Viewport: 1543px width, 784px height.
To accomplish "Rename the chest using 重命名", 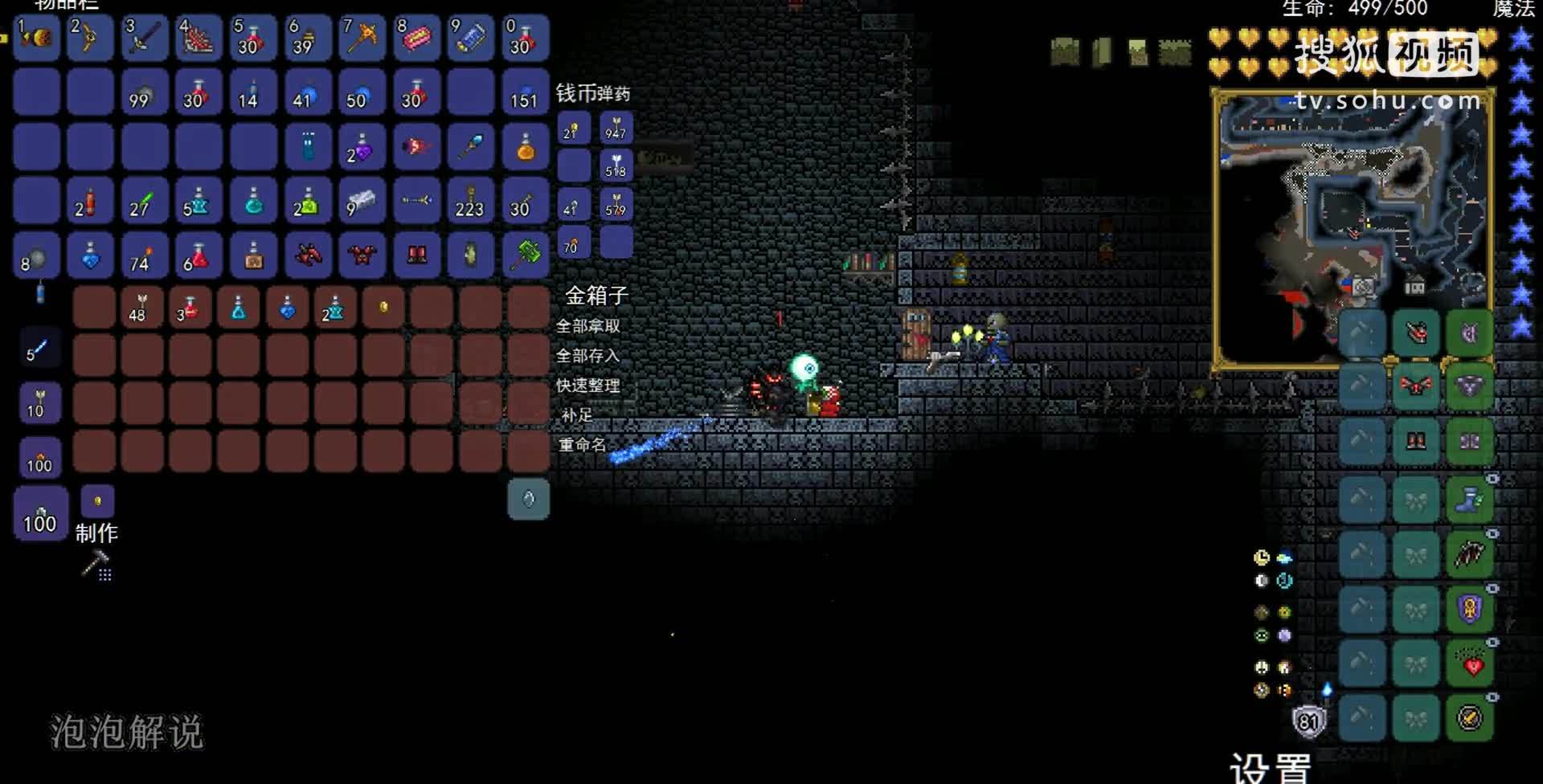I will (x=582, y=444).
